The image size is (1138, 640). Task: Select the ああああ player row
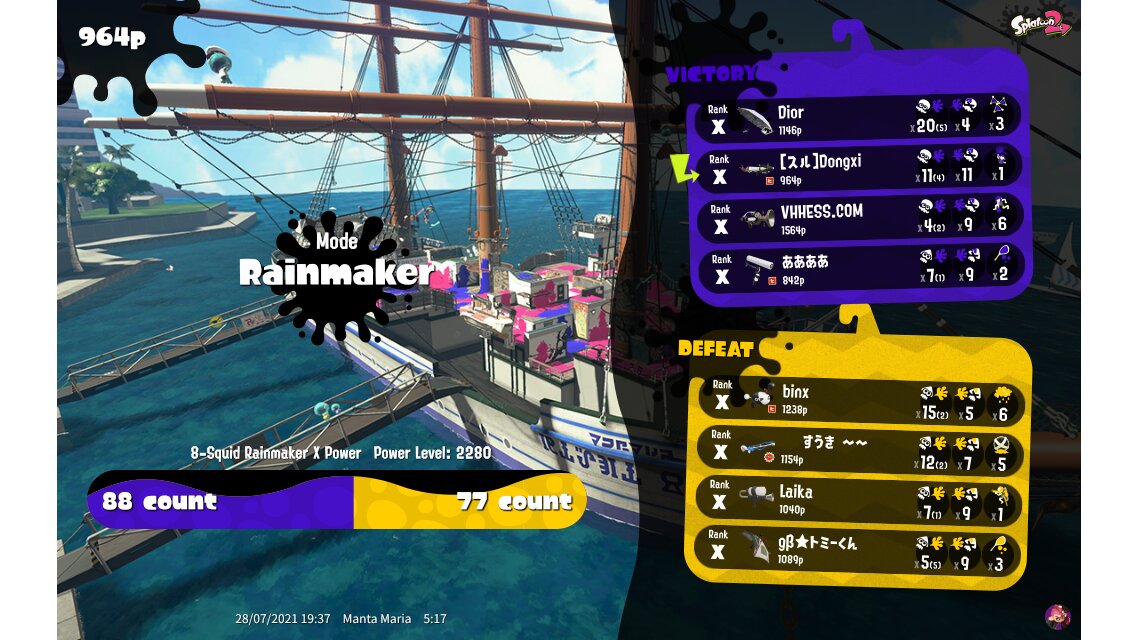pos(858,268)
